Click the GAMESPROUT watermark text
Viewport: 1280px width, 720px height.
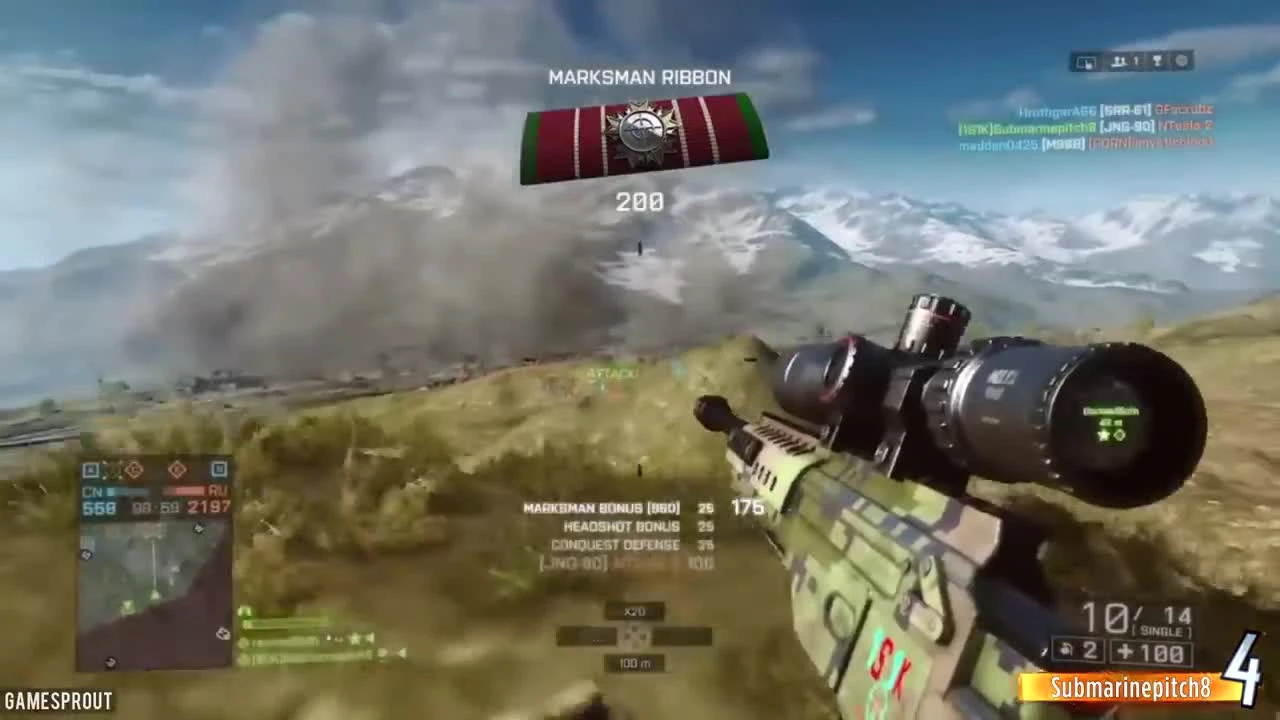56,701
